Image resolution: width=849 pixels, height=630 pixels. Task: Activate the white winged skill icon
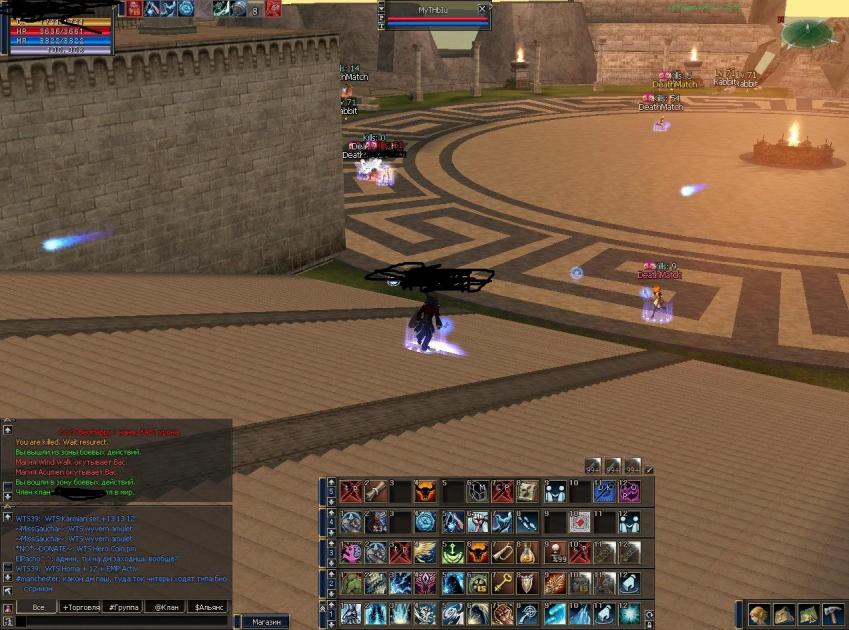point(424,552)
